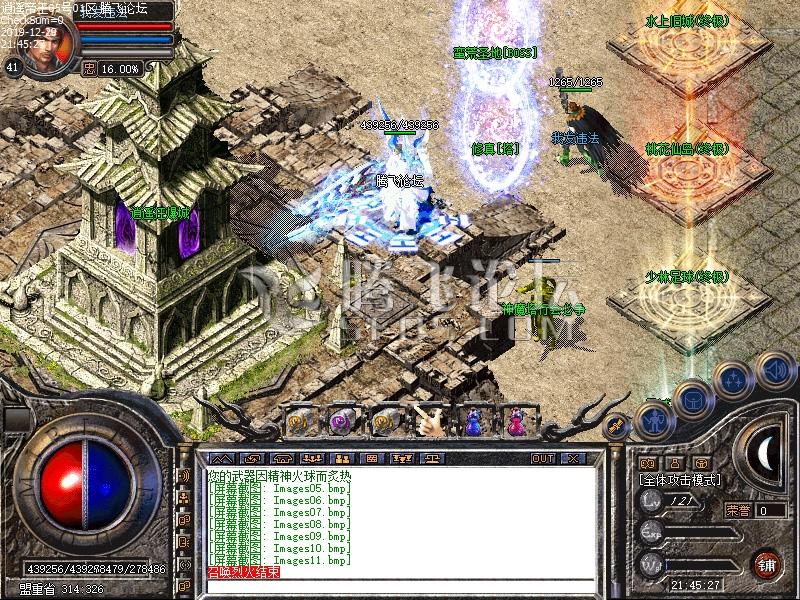Open the skills sparkle round button
Viewport: 800px width, 600px height.
click(733, 379)
